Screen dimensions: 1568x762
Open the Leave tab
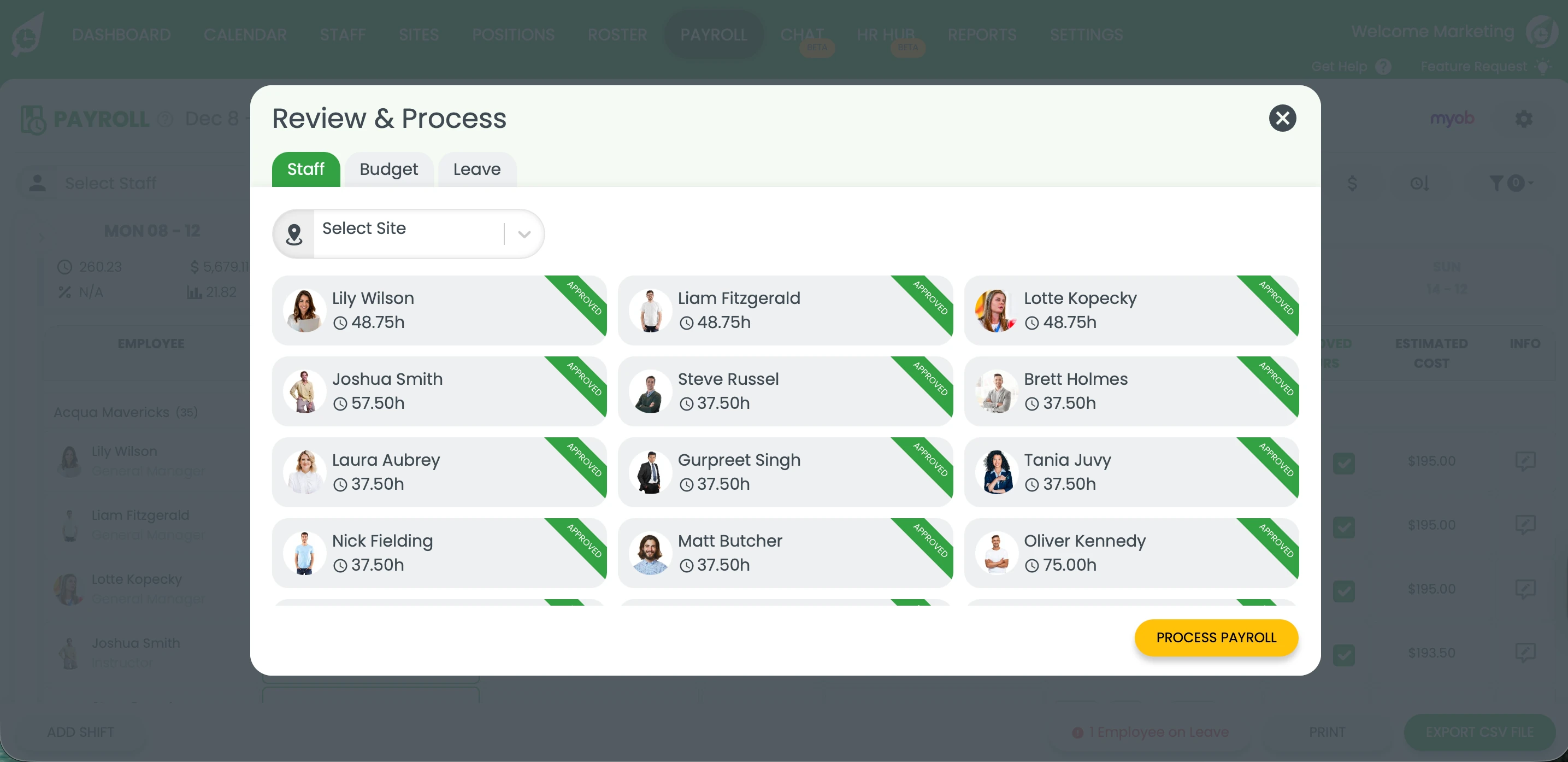tap(476, 169)
